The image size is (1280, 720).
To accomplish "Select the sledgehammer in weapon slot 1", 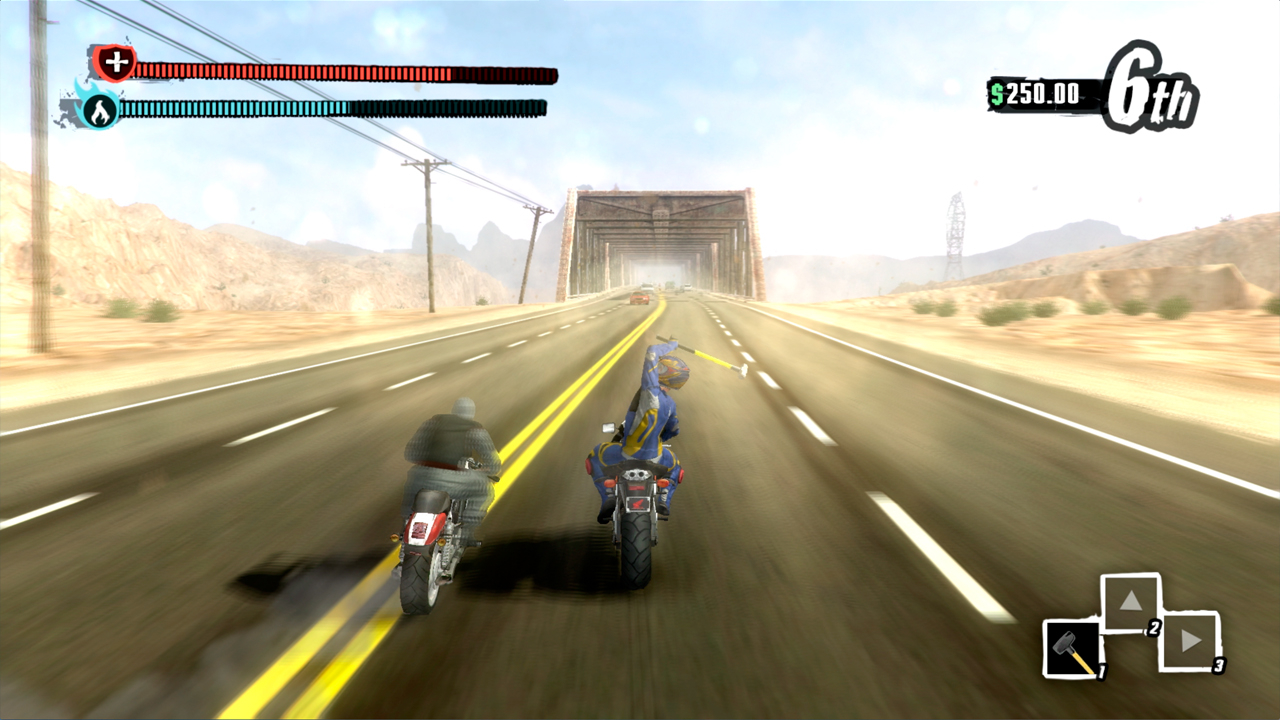I will [1075, 650].
